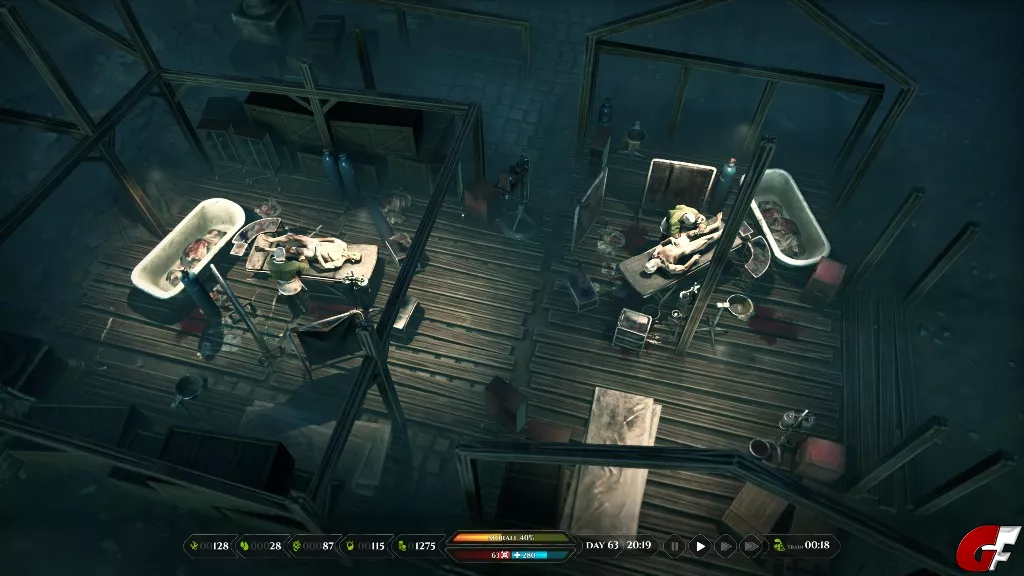Pause the game time
1024x576 pixels.
[x=675, y=546]
